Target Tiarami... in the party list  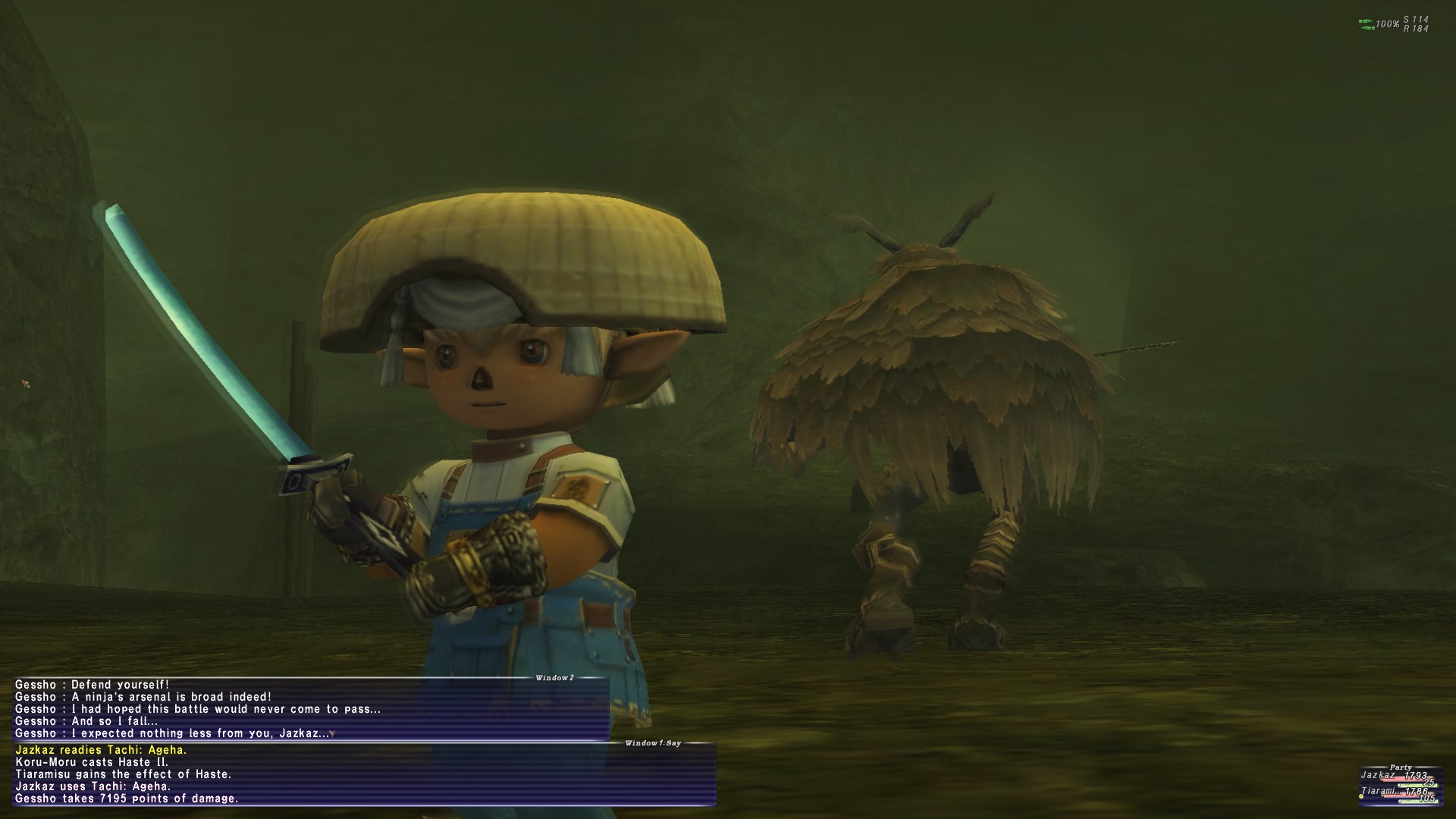tap(1379, 791)
